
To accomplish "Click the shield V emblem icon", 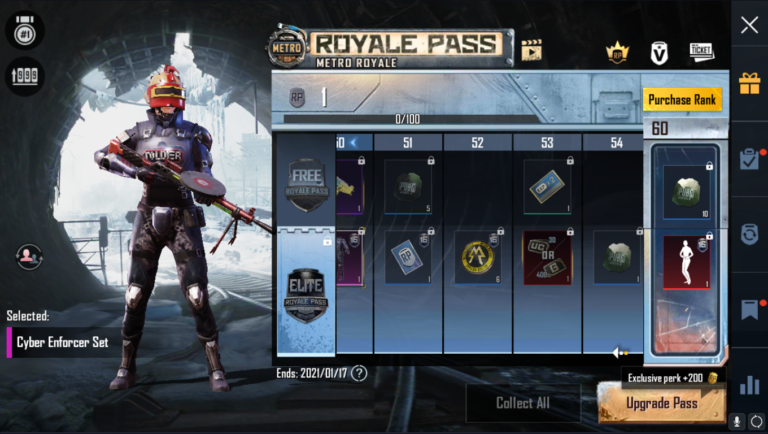I will pyautogui.click(x=658, y=52).
